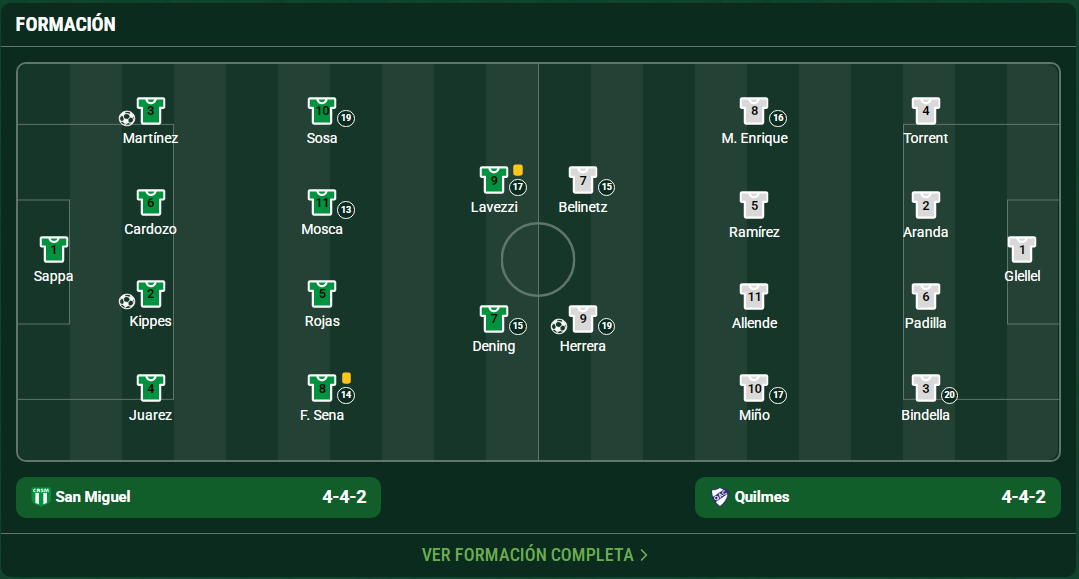This screenshot has height=579, width=1079.
Task: Choose Juarez's player marker
Action: pos(150,388)
